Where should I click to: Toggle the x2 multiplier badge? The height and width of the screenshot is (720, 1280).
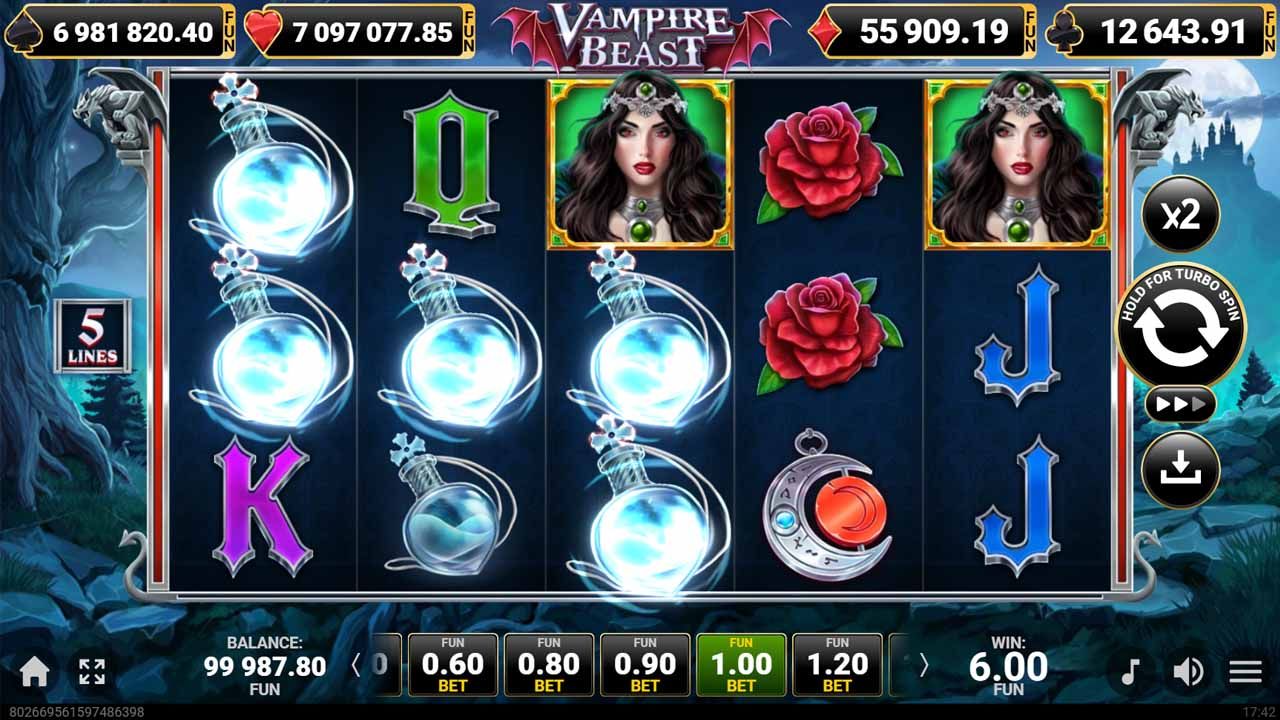[1180, 215]
